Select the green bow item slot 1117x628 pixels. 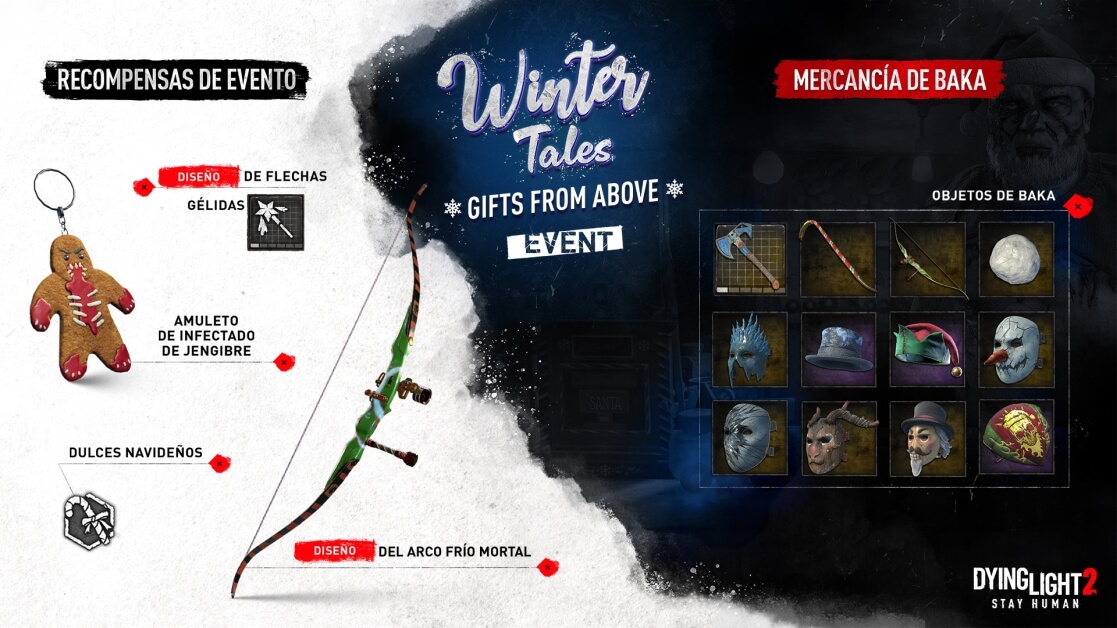click(x=927, y=258)
